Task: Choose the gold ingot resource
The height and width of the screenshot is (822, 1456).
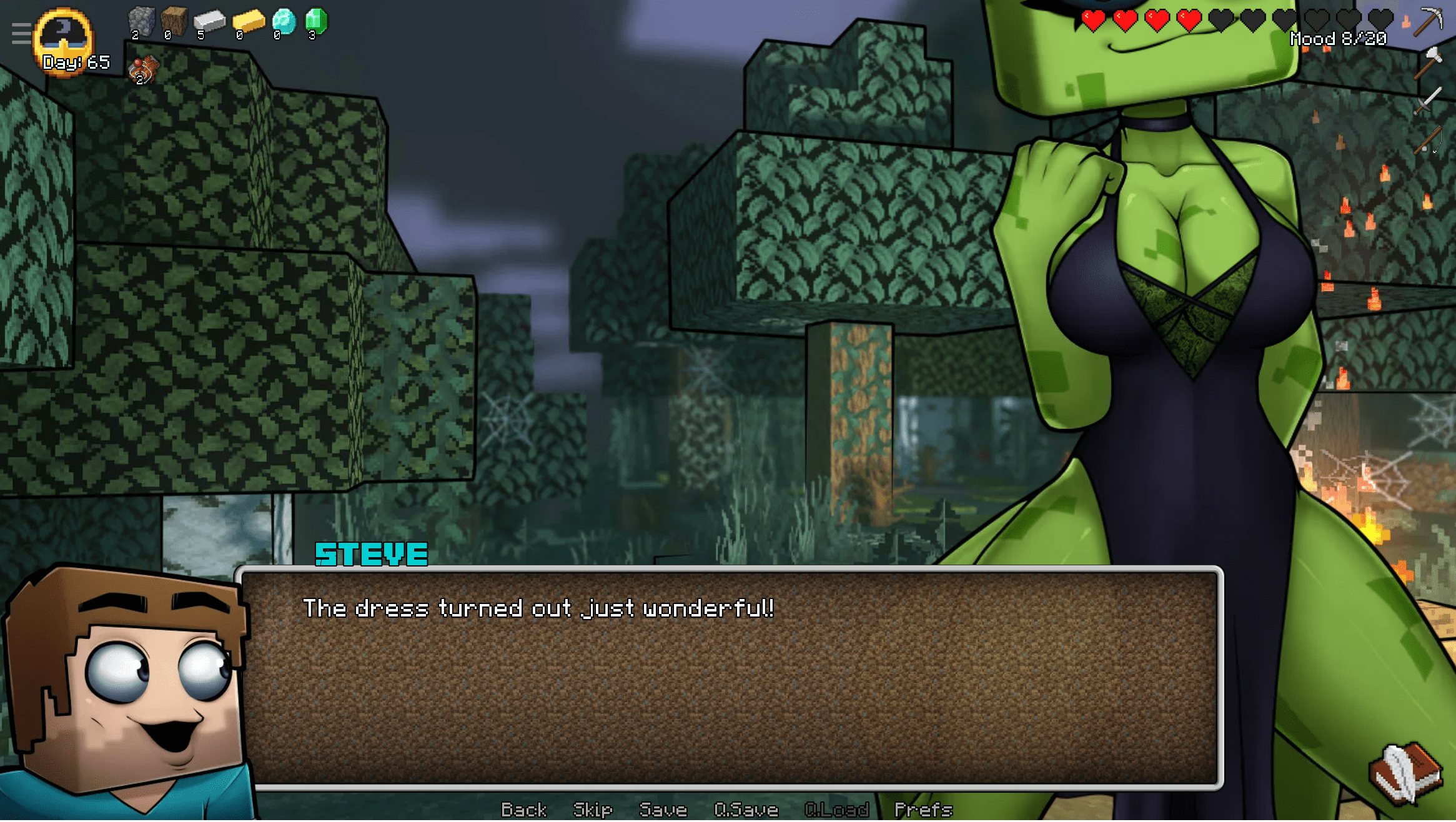Action: [248, 22]
